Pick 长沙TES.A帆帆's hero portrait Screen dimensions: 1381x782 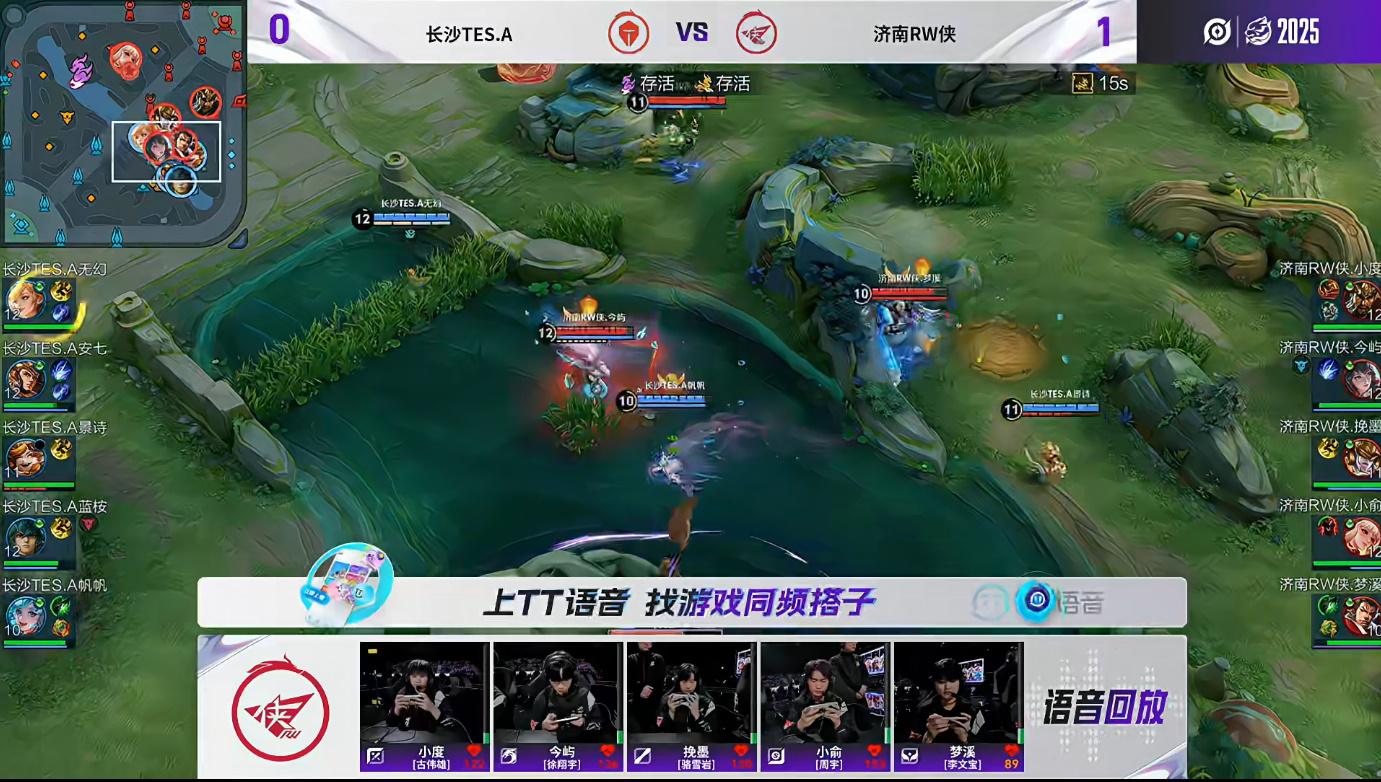pos(24,616)
